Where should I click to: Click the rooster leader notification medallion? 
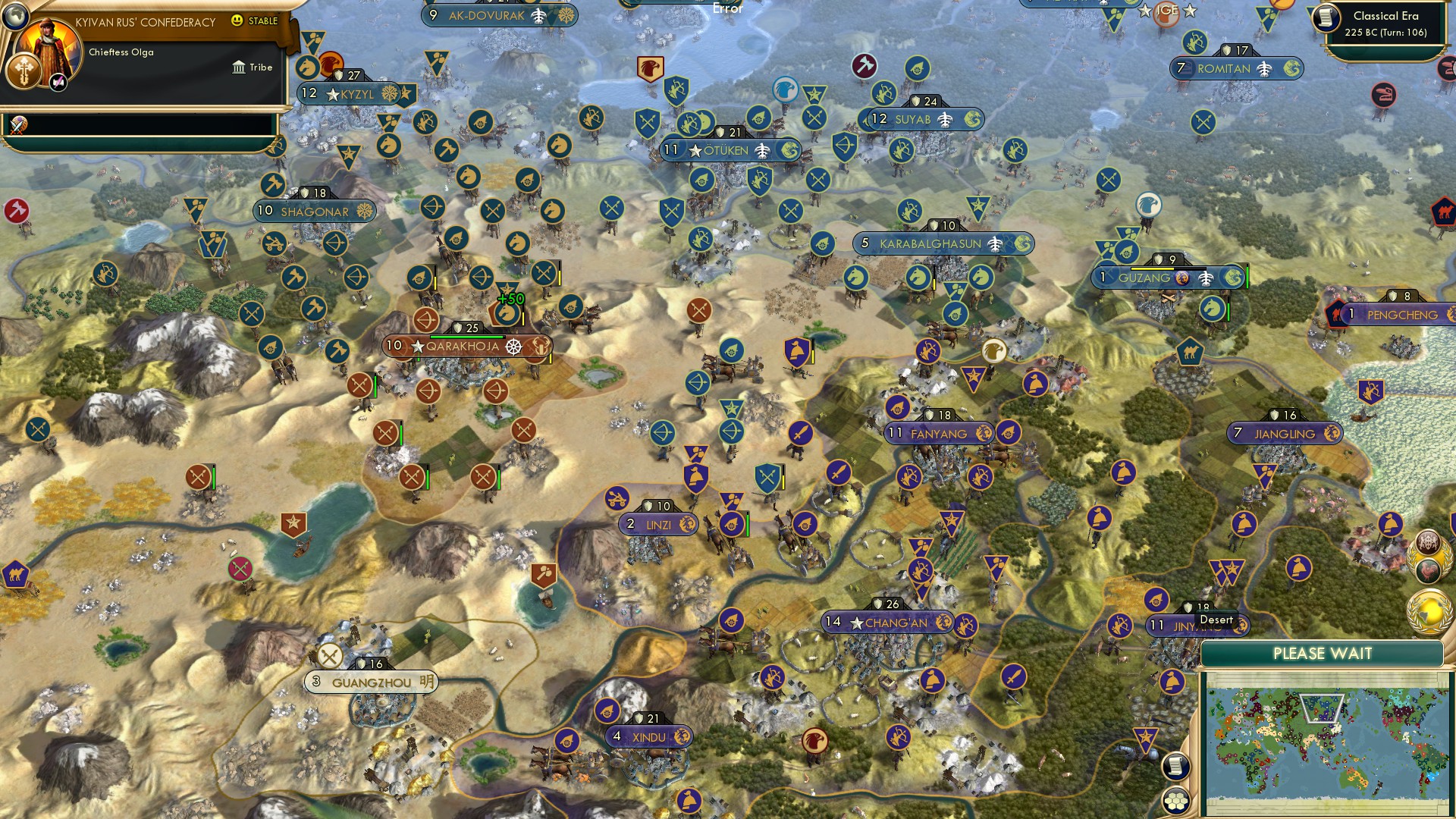point(1427,570)
